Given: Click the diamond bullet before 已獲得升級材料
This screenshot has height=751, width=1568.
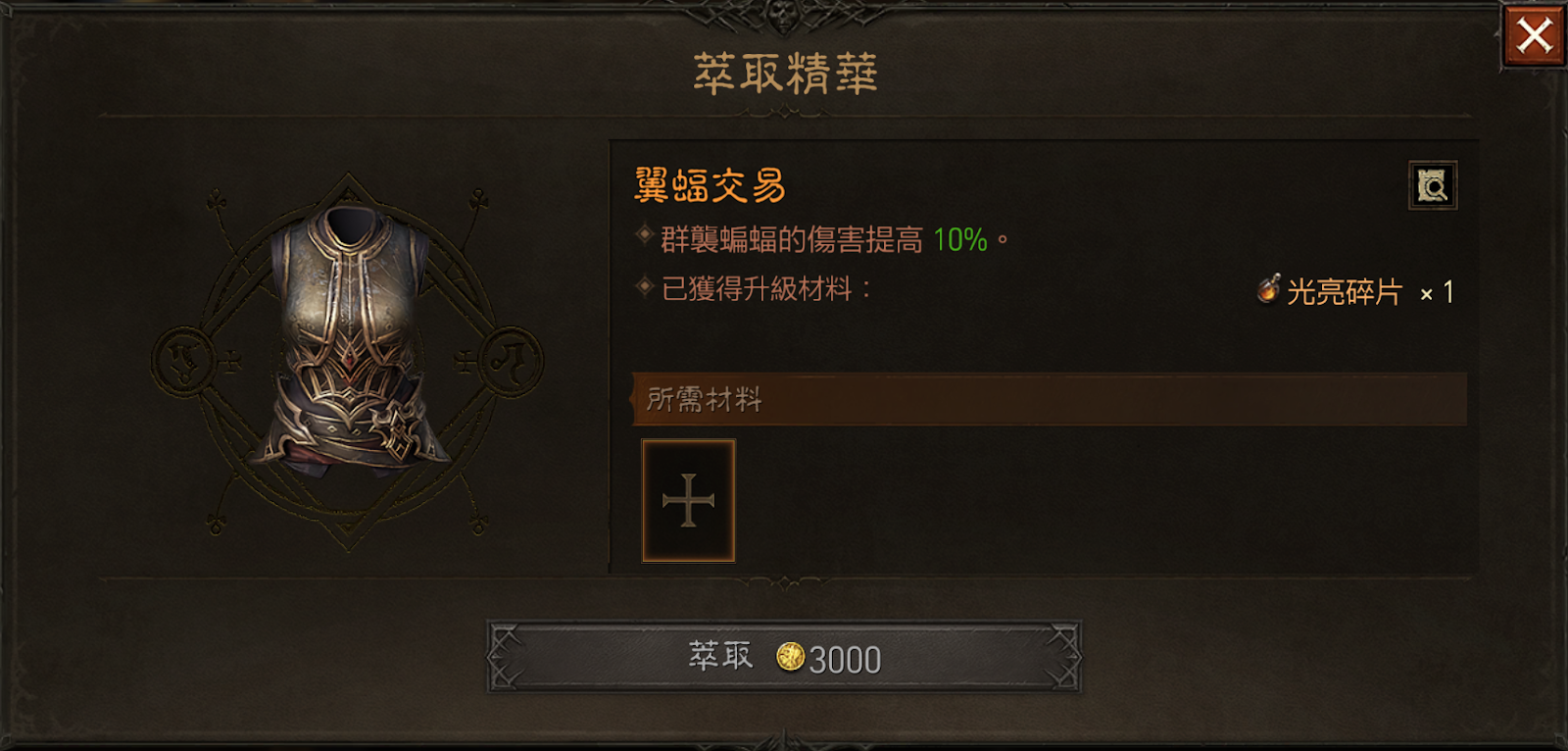Looking at the screenshot, I should (646, 286).
